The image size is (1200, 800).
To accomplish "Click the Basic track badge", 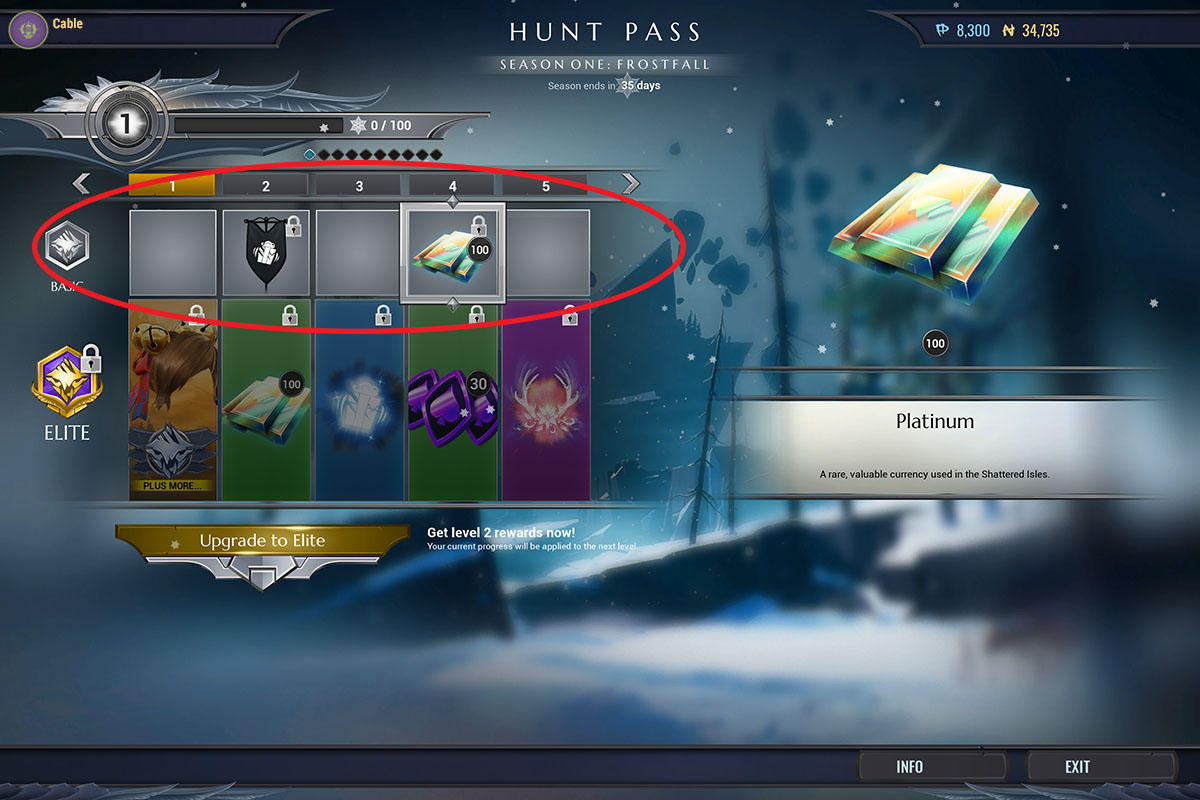I will 66,247.
